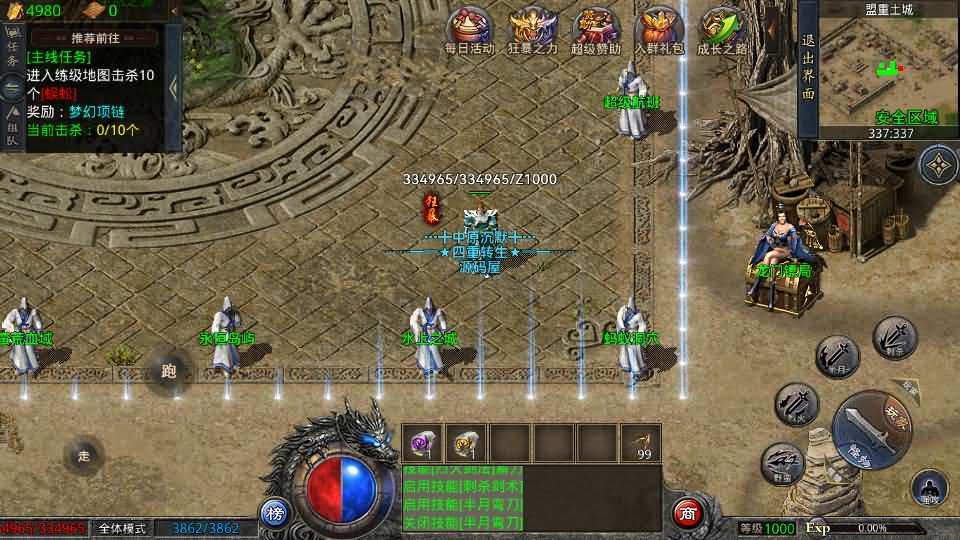Open the 超级赞助 super sponsor icon

coord(595,28)
